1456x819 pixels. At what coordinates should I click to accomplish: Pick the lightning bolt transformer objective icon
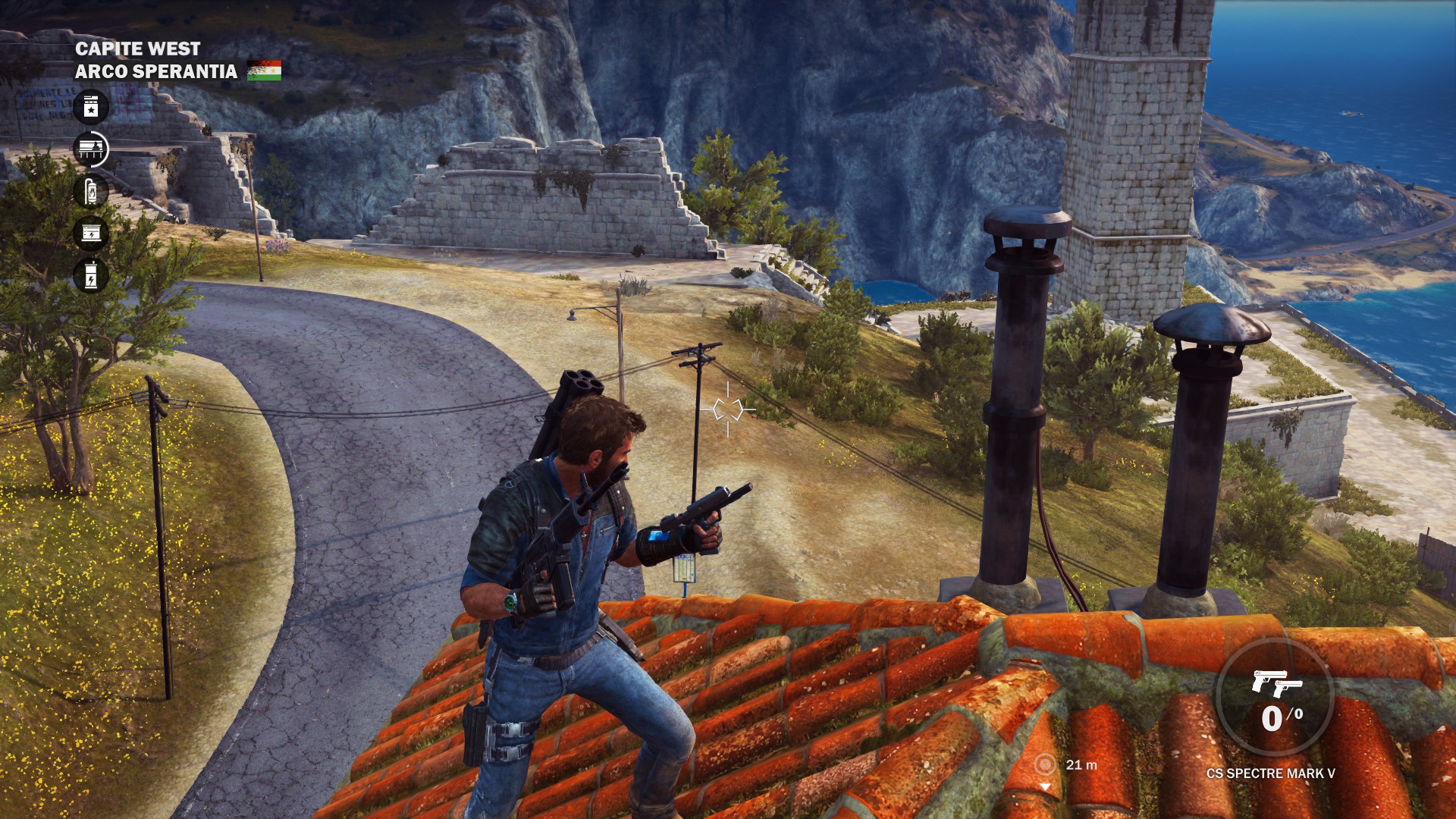(91, 275)
